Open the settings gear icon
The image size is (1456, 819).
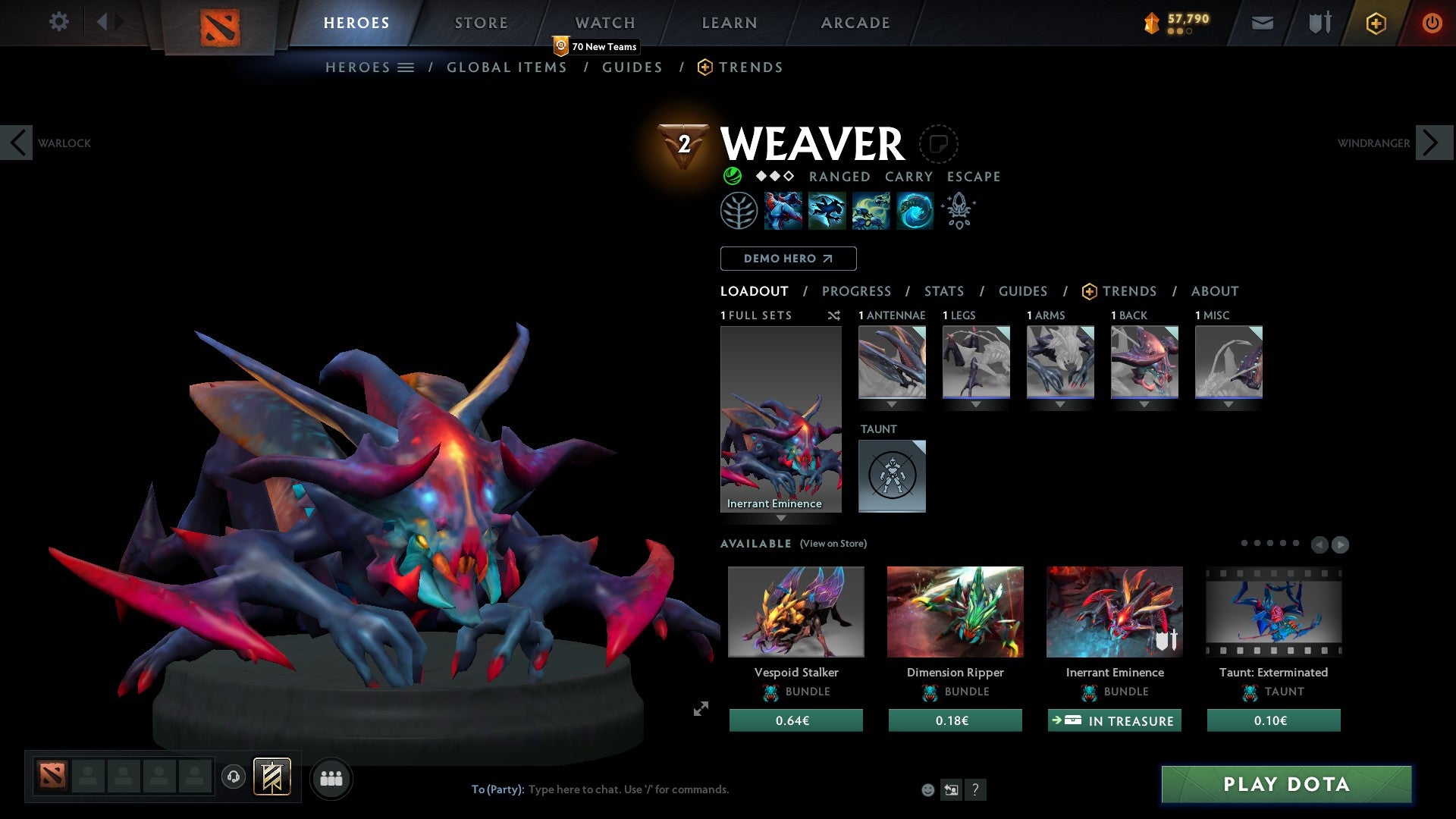59,22
